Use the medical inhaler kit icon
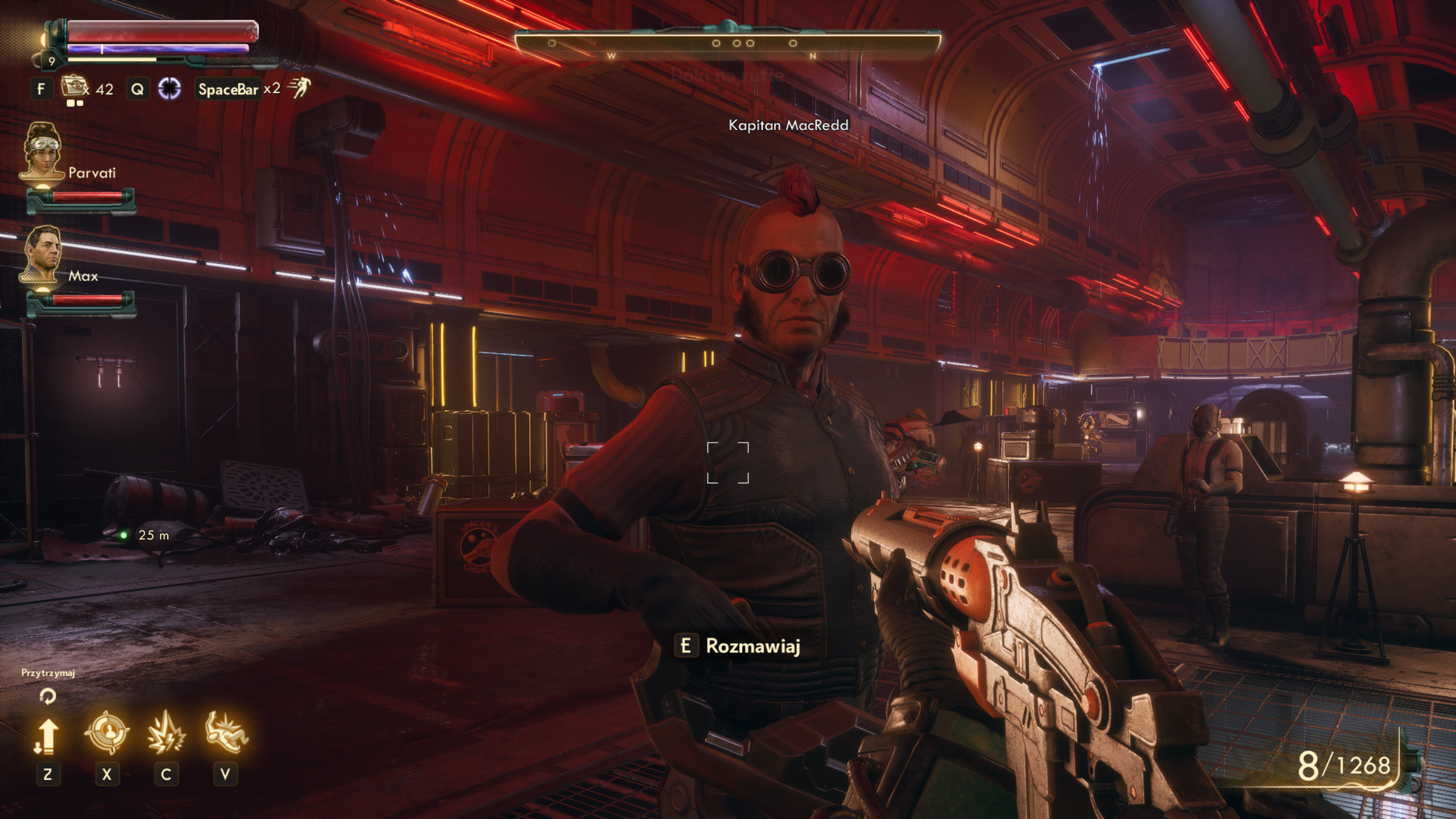Viewport: 1456px width, 819px height. coord(72,87)
